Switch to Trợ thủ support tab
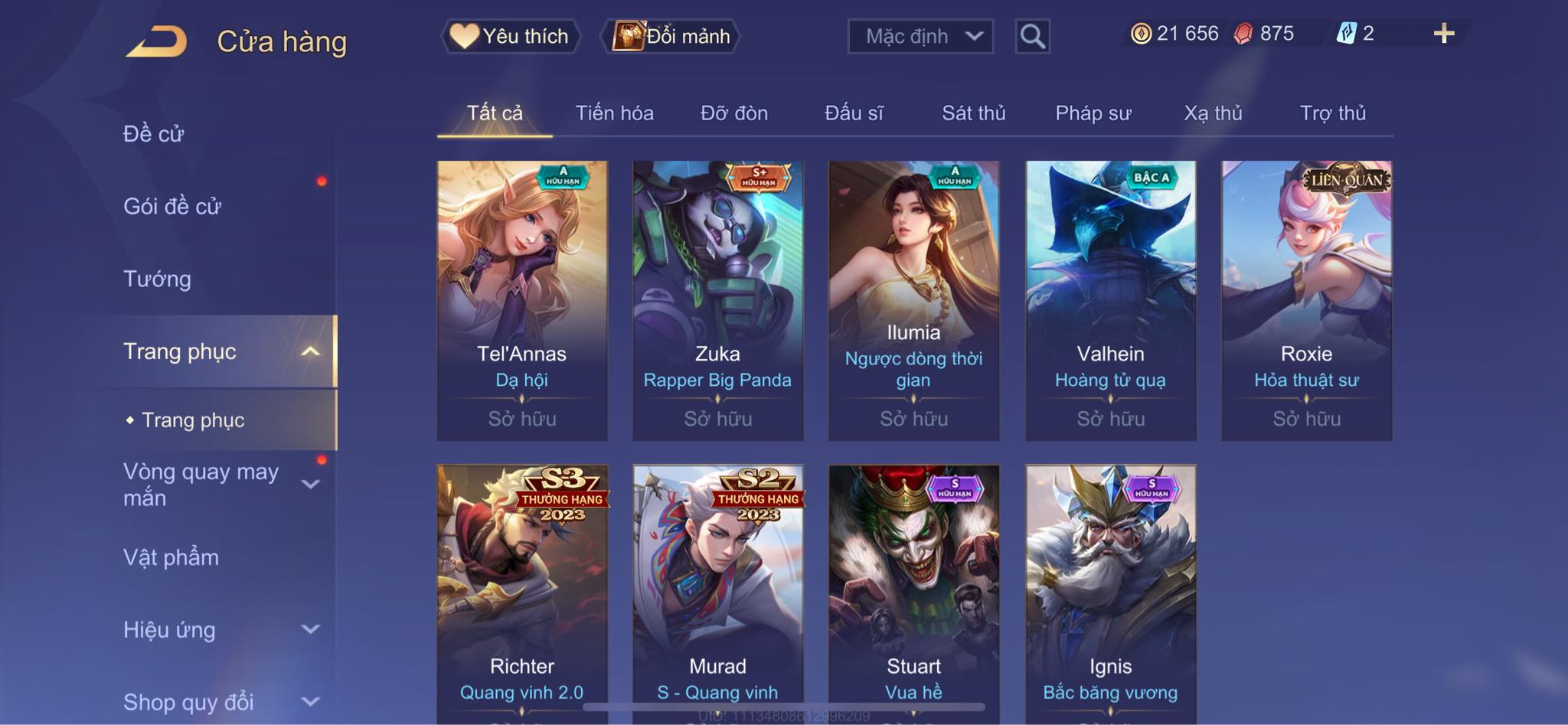This screenshot has width=1568, height=725. (x=1332, y=113)
